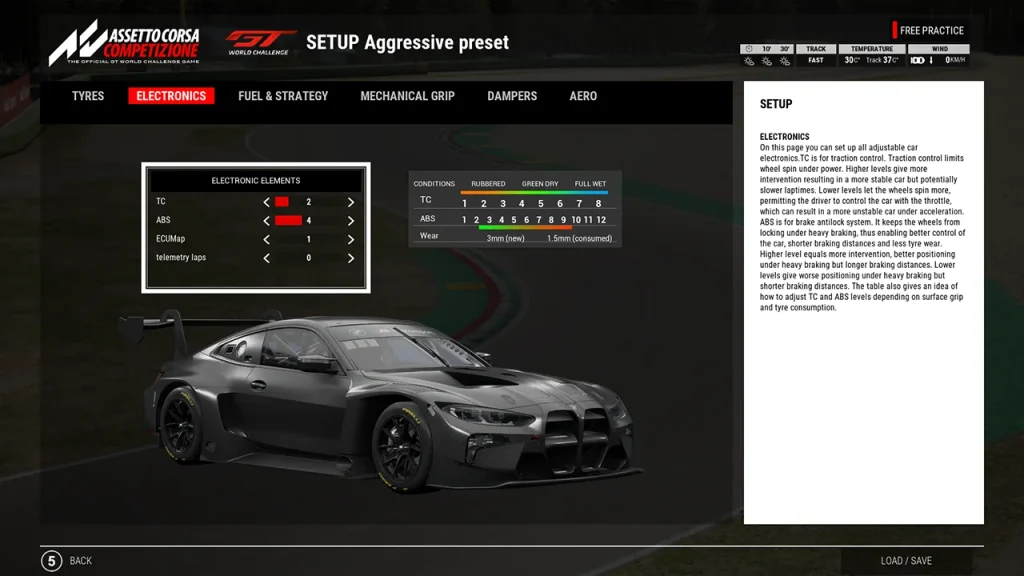Switch to the Tyres tab

click(x=88, y=96)
